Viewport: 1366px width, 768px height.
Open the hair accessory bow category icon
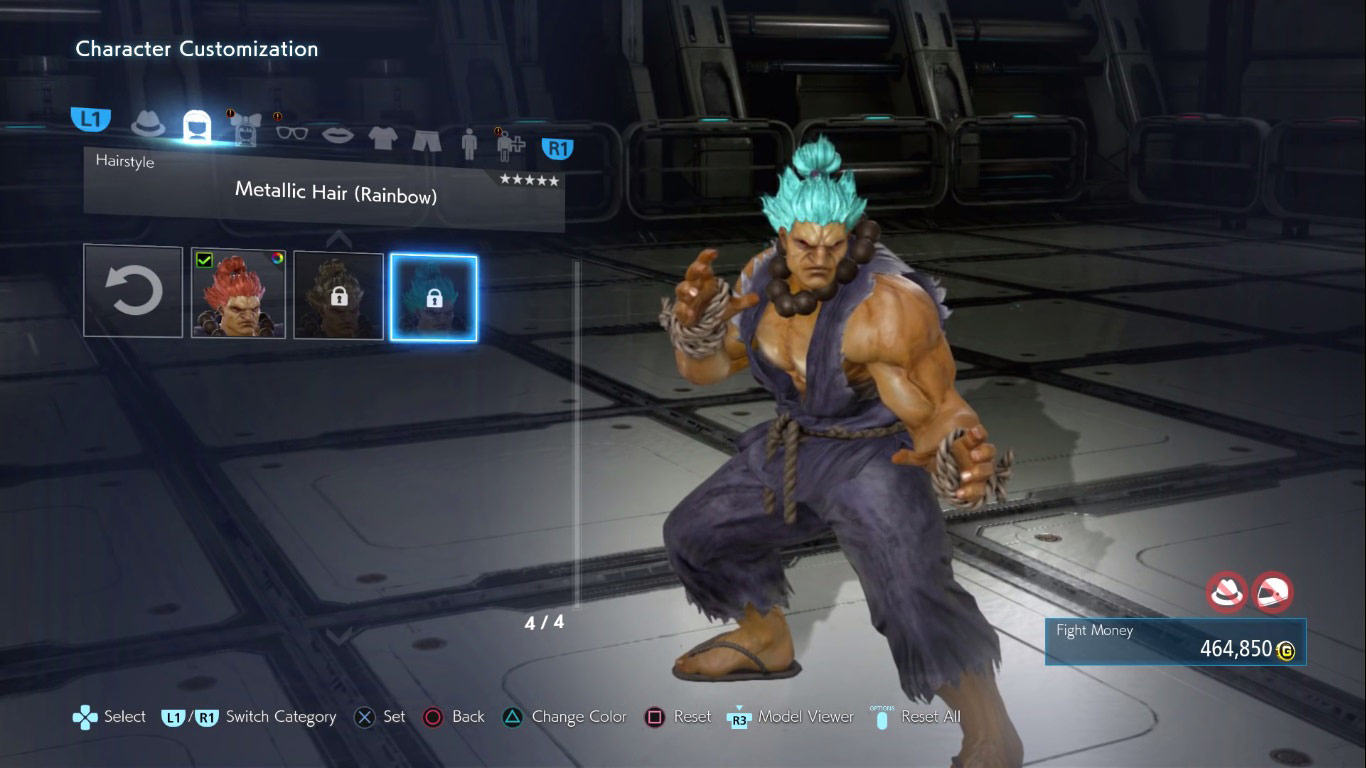coord(243,129)
